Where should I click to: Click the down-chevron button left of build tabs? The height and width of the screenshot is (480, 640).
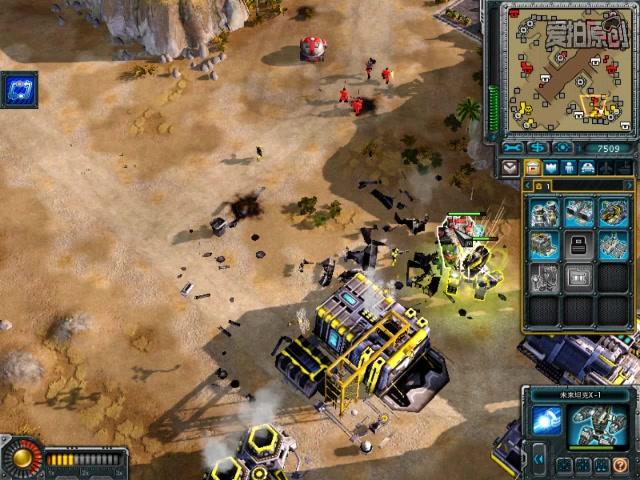(x=511, y=168)
